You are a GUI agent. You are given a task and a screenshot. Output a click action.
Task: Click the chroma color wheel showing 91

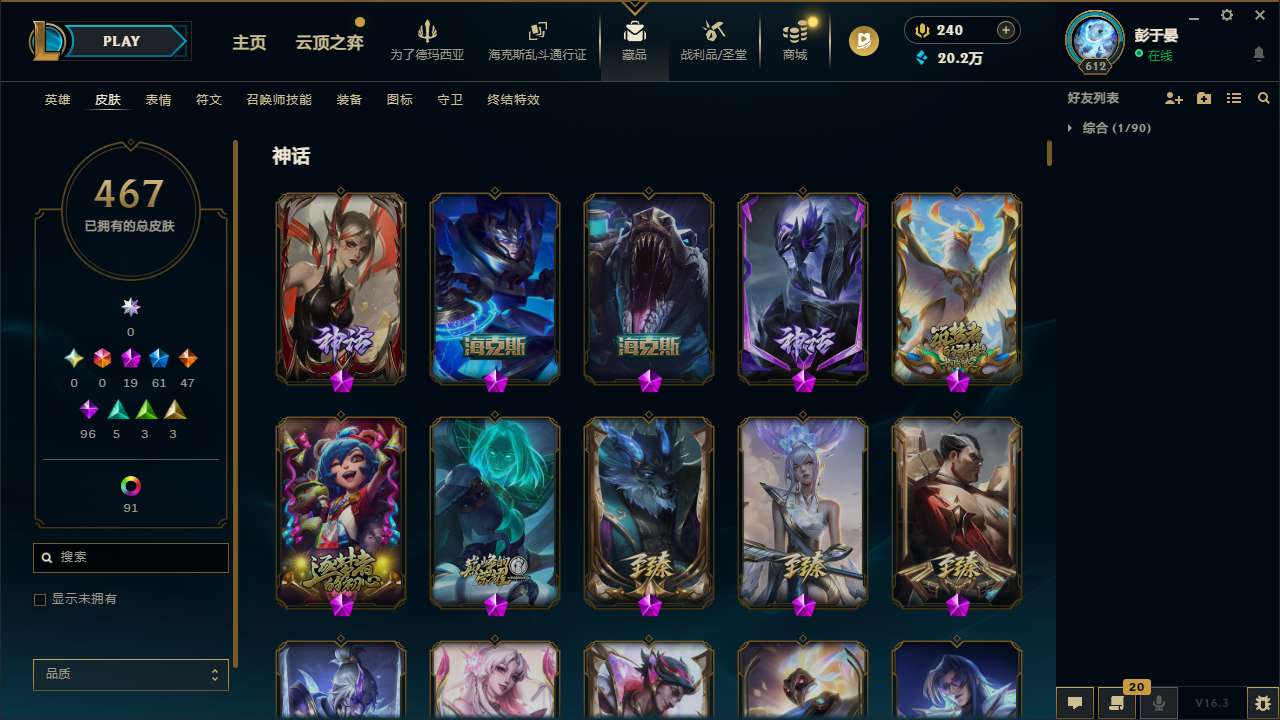point(130,485)
